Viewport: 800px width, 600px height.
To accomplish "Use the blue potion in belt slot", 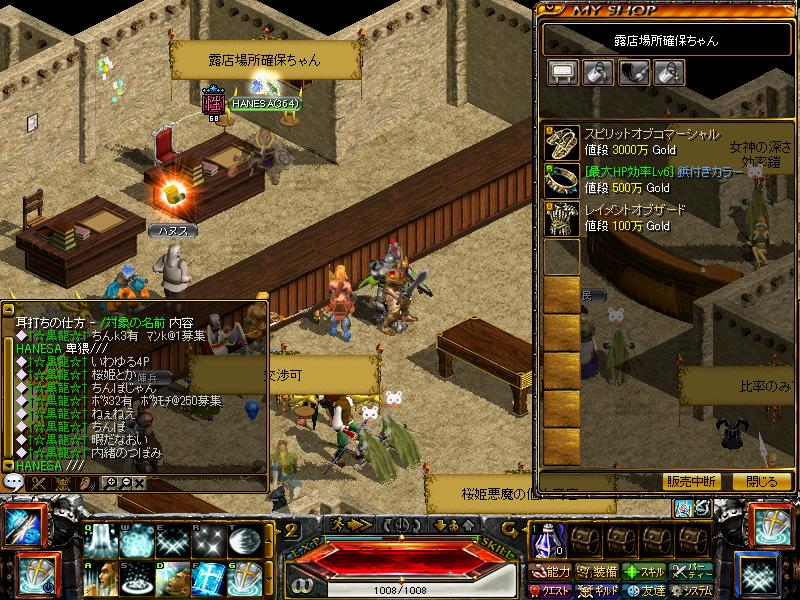I will tap(547, 542).
